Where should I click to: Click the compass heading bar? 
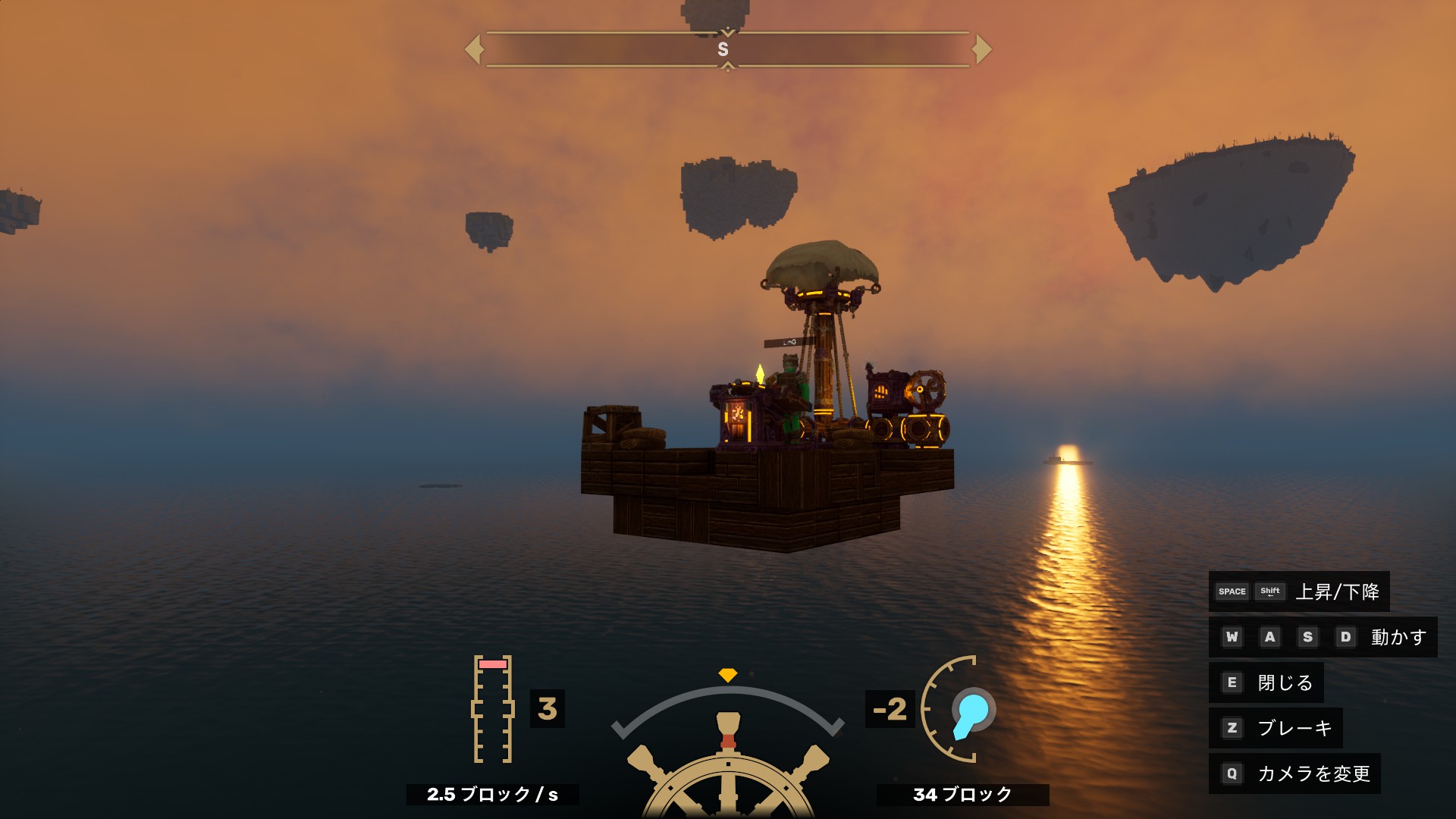pyautogui.click(x=727, y=49)
